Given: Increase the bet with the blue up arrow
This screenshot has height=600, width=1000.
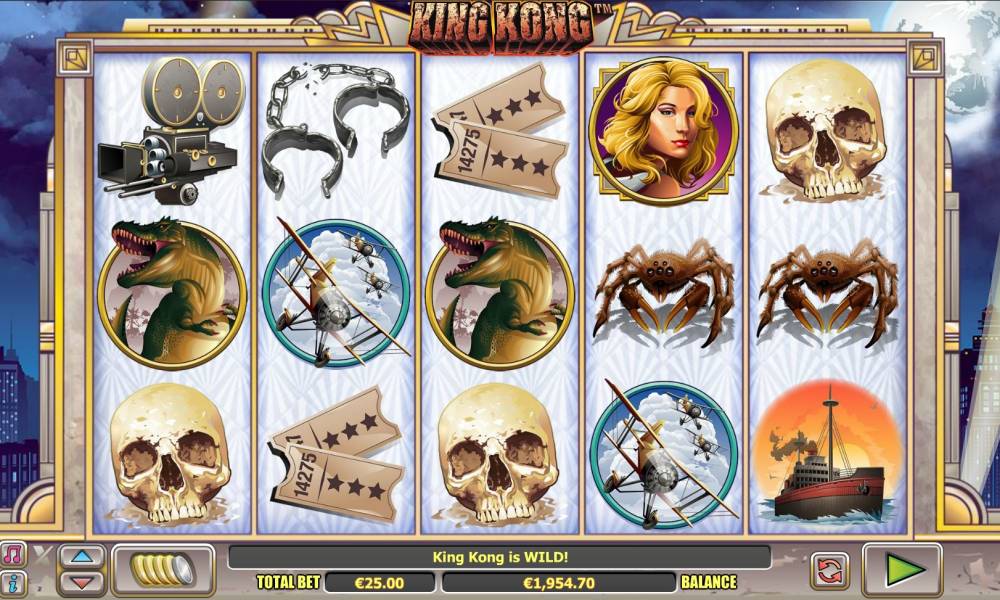Looking at the screenshot, I should point(82,558).
